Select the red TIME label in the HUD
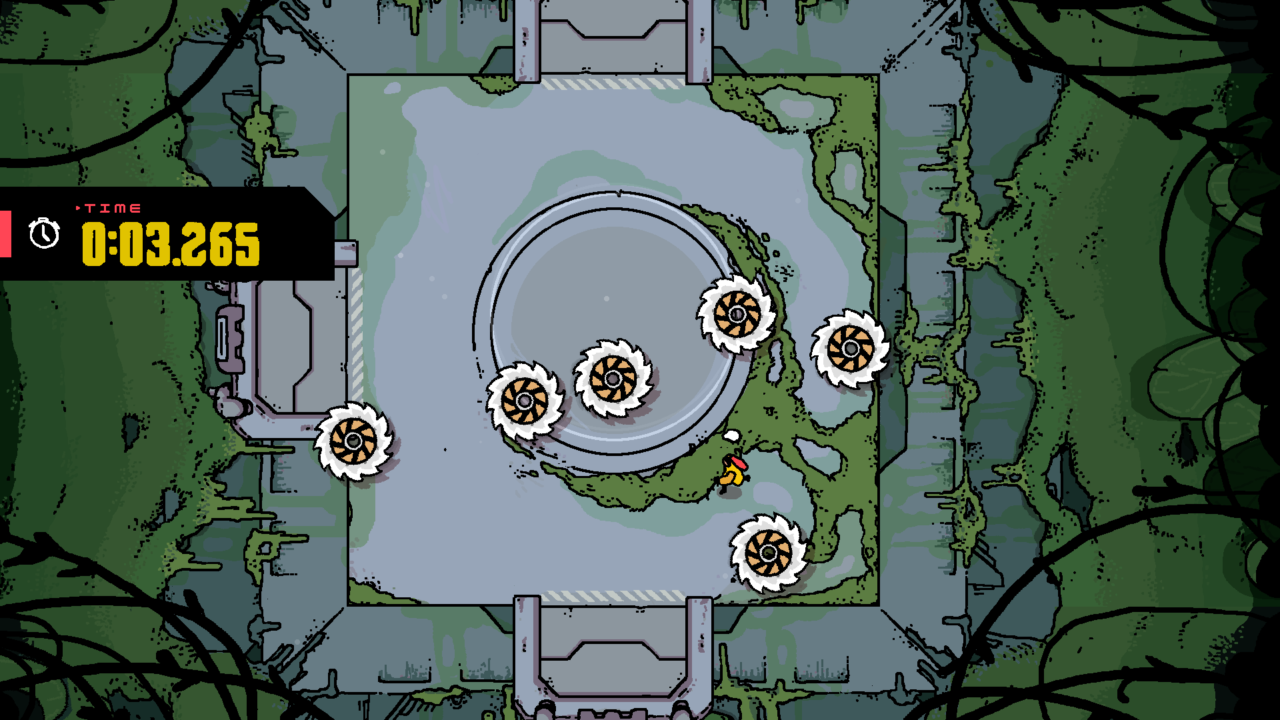The image size is (1280, 720). tap(110, 209)
